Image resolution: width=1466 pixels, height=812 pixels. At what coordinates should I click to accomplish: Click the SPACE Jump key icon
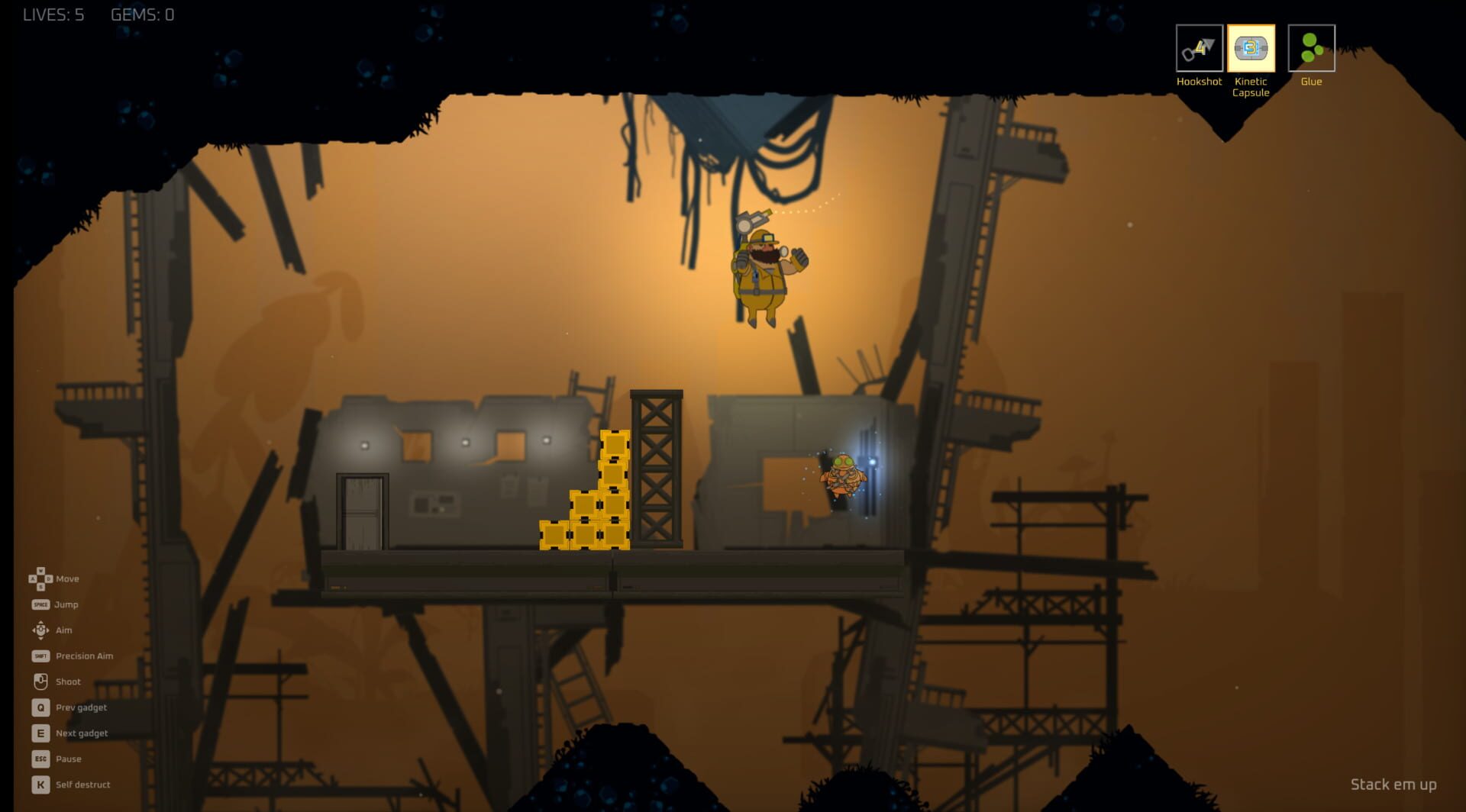pyautogui.click(x=39, y=604)
